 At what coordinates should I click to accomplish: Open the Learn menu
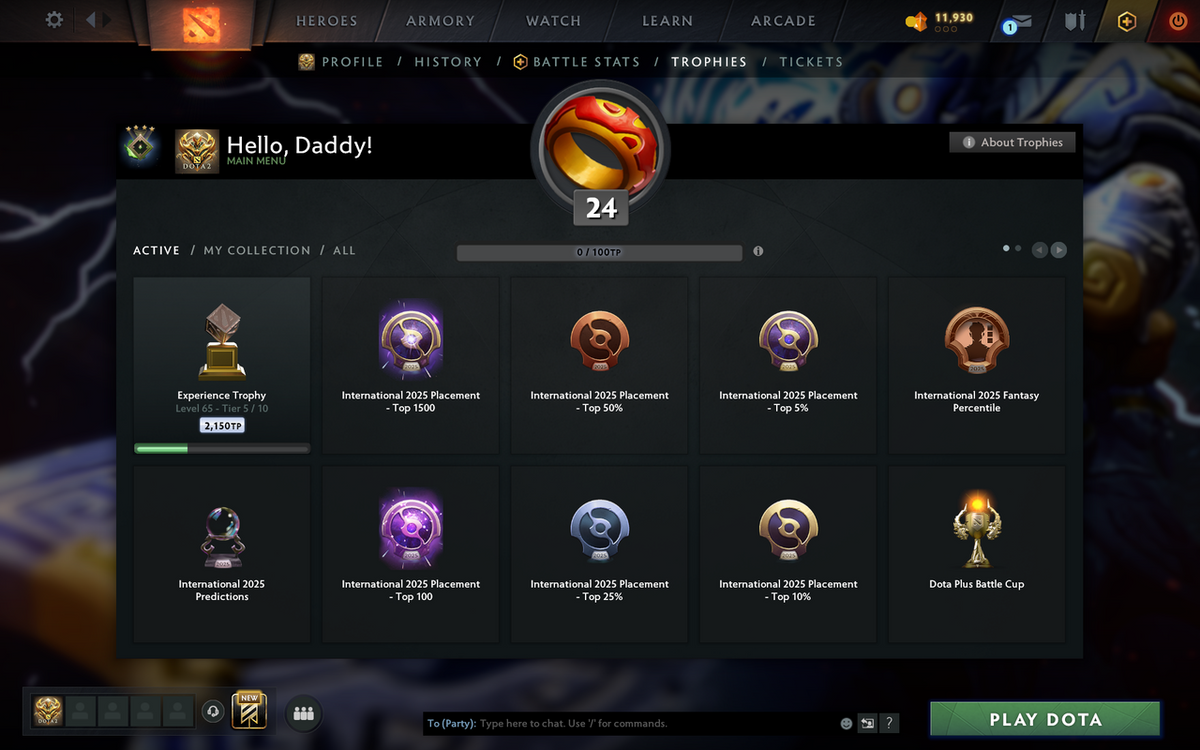(667, 21)
